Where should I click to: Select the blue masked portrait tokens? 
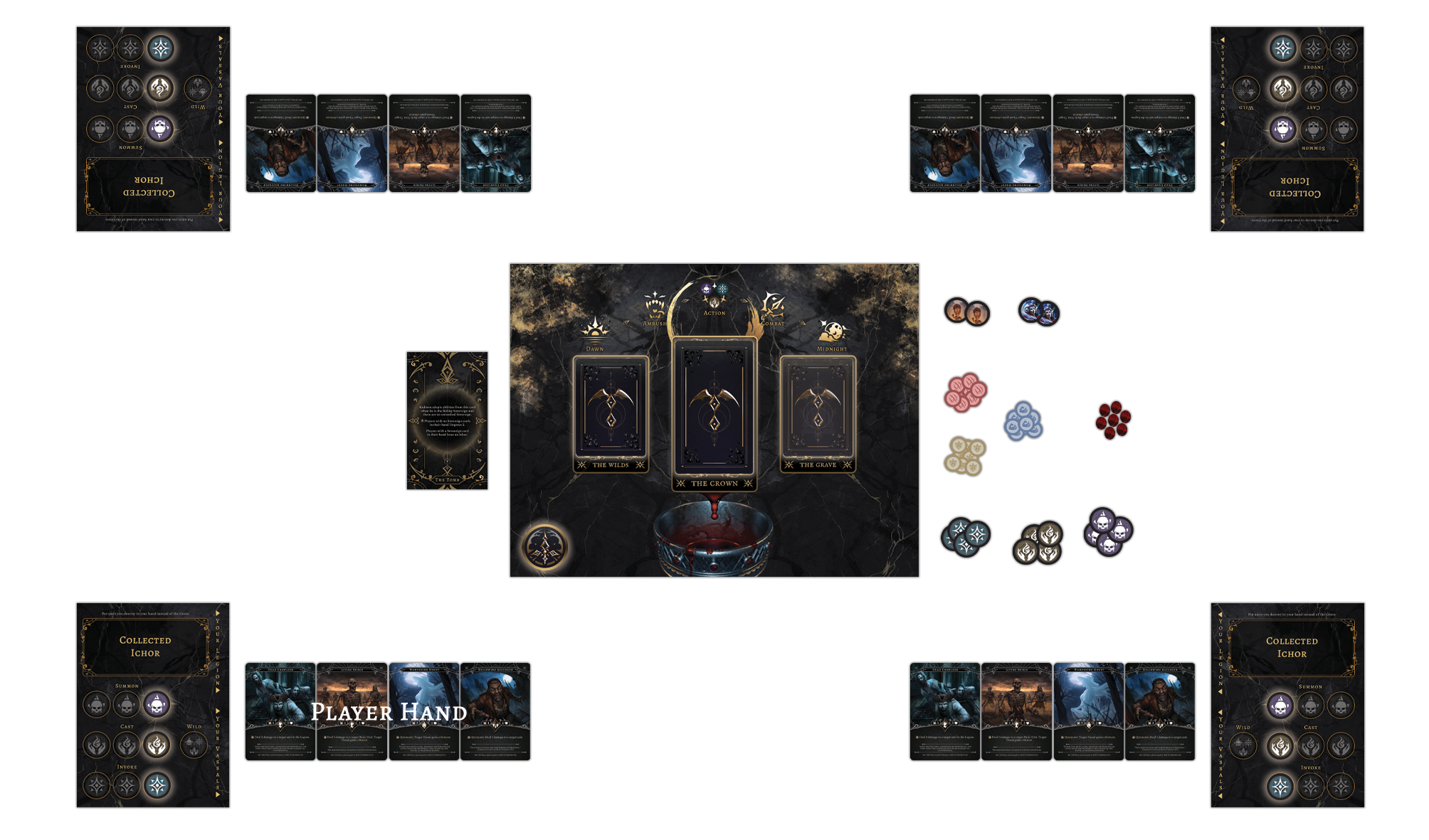tap(1039, 312)
